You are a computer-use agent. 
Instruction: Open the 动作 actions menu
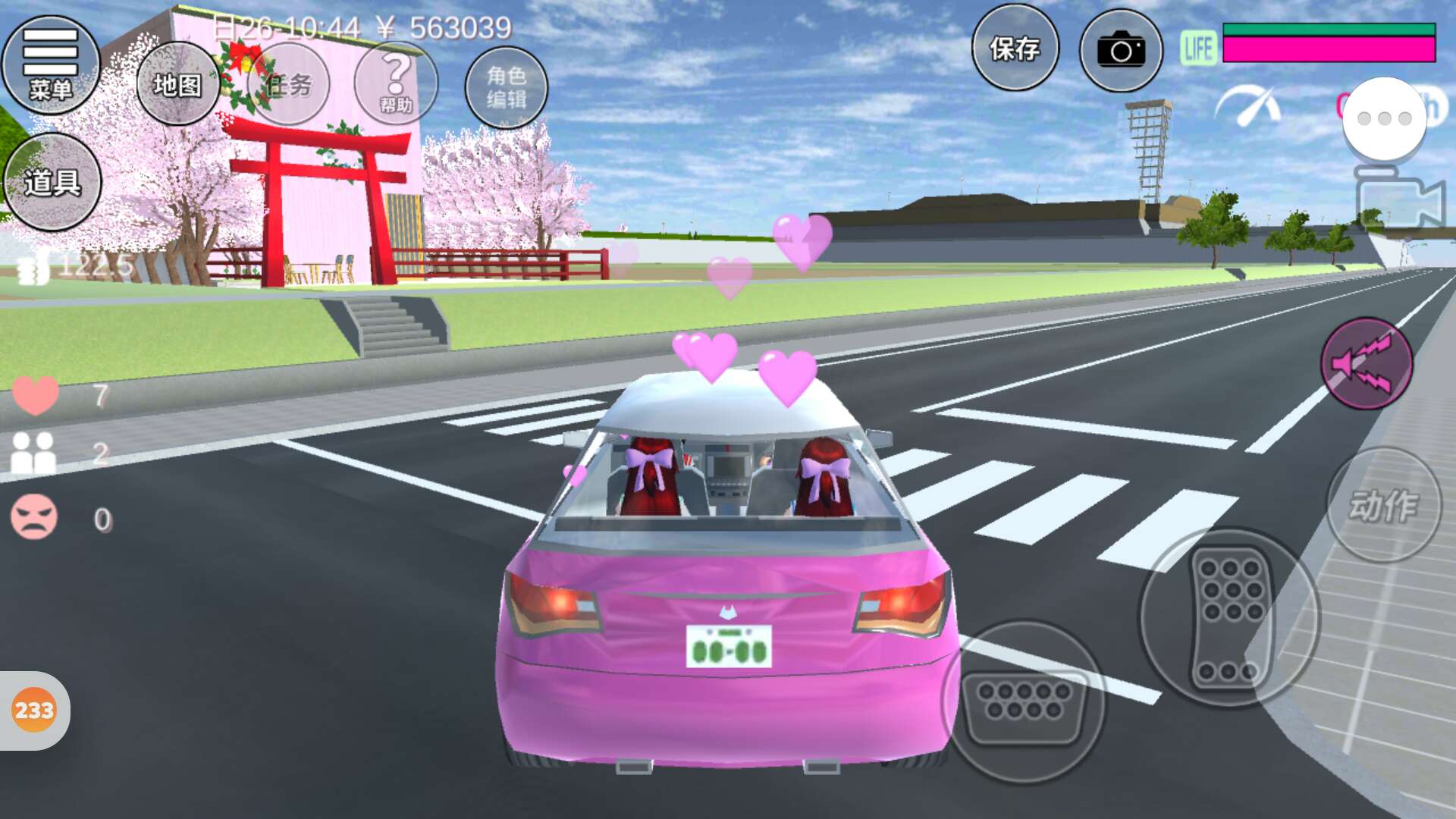click(x=1383, y=505)
